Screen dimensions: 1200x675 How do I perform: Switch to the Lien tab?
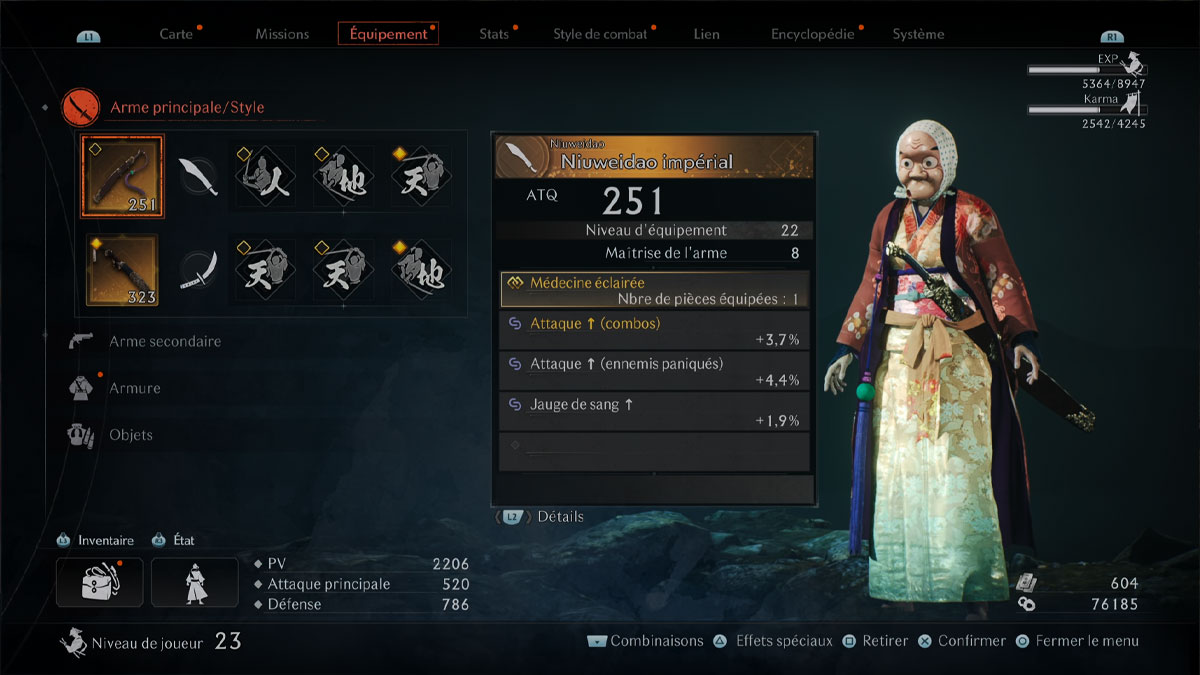[x=706, y=34]
